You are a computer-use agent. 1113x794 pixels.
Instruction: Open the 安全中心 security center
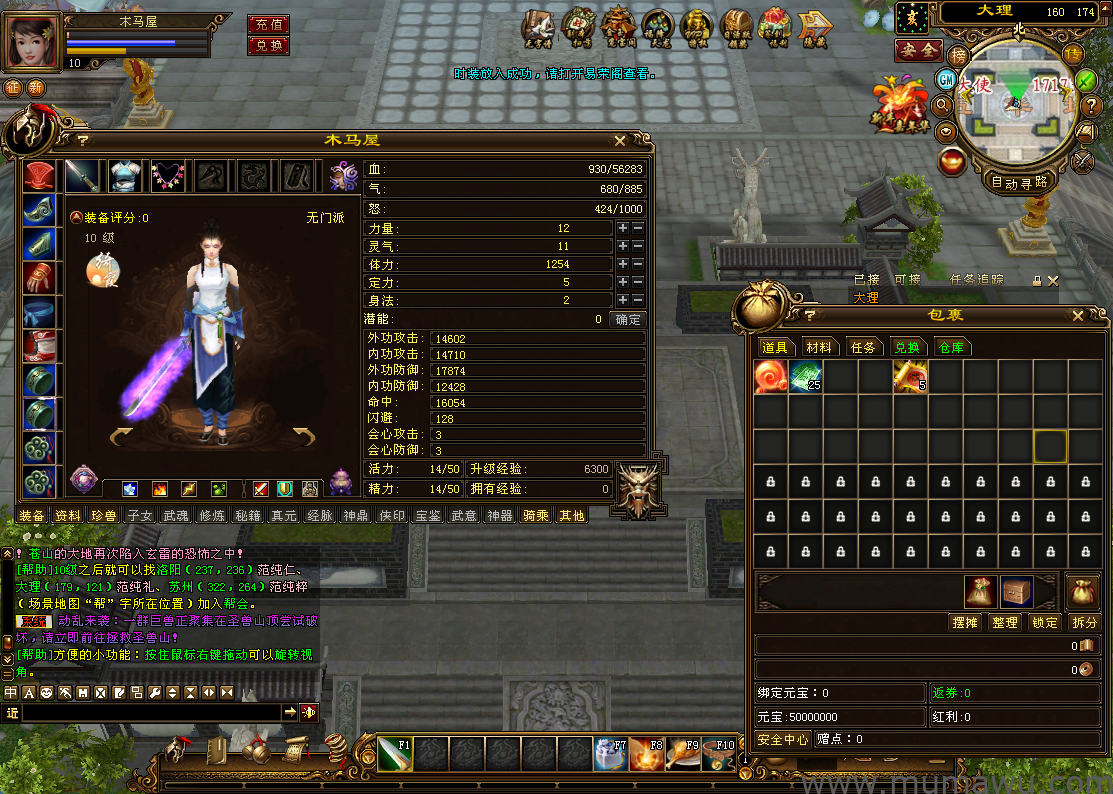[783, 740]
